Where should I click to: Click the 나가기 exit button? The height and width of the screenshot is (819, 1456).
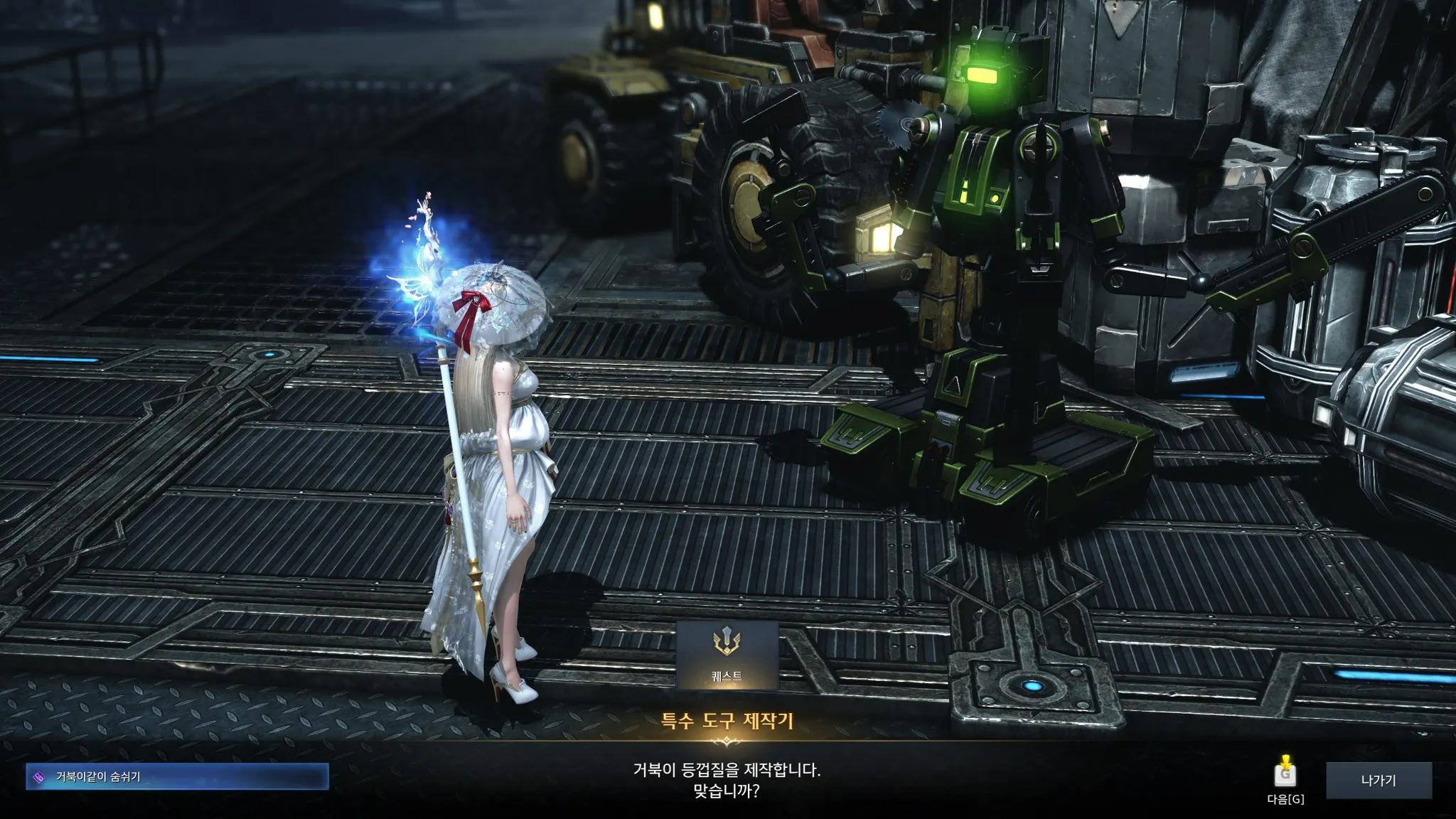[1378, 780]
